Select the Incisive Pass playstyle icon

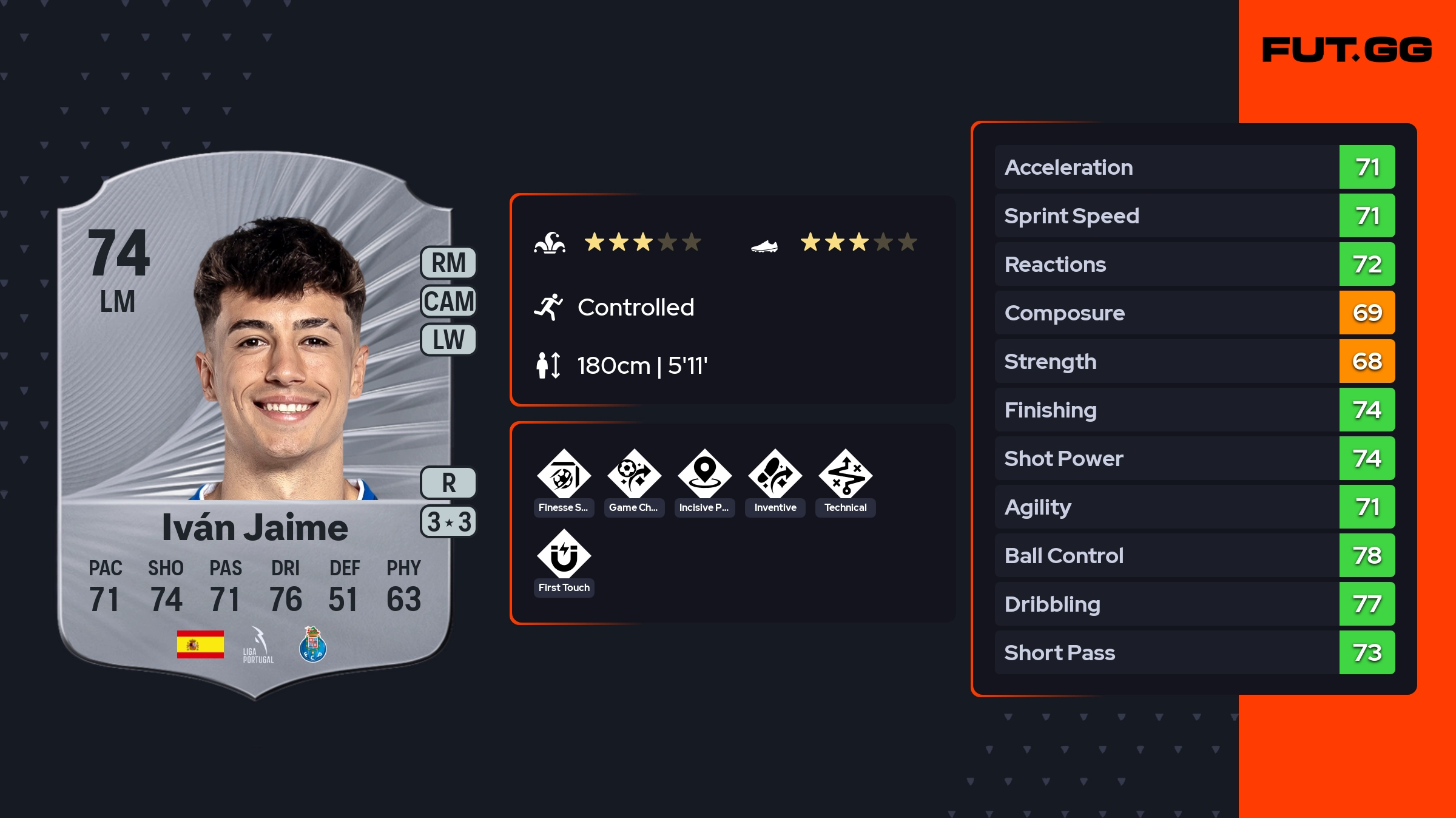pos(704,475)
